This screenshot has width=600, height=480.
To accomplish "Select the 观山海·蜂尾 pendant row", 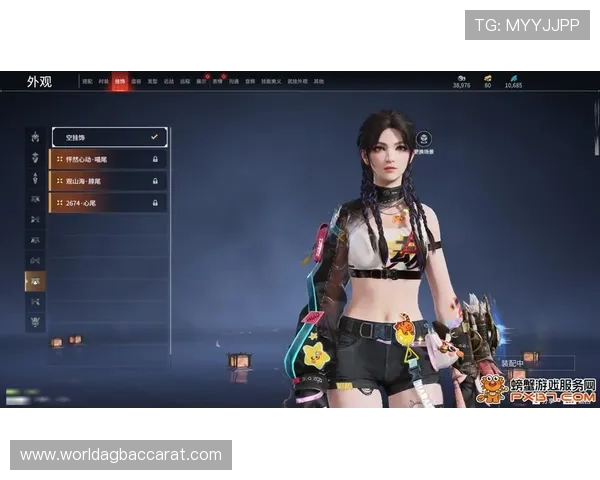I will 105,181.
